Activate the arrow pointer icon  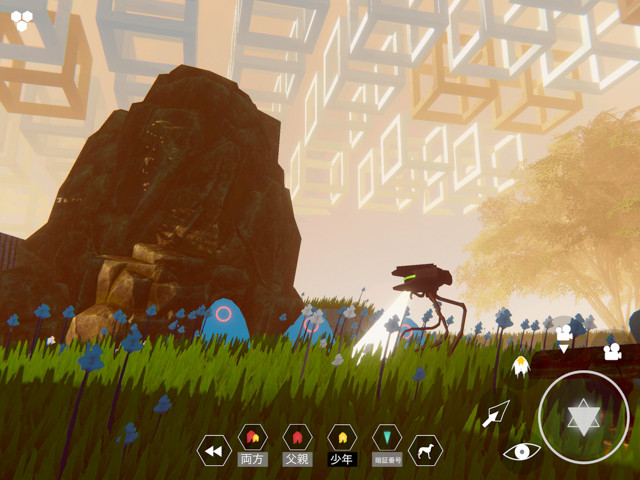[496, 413]
